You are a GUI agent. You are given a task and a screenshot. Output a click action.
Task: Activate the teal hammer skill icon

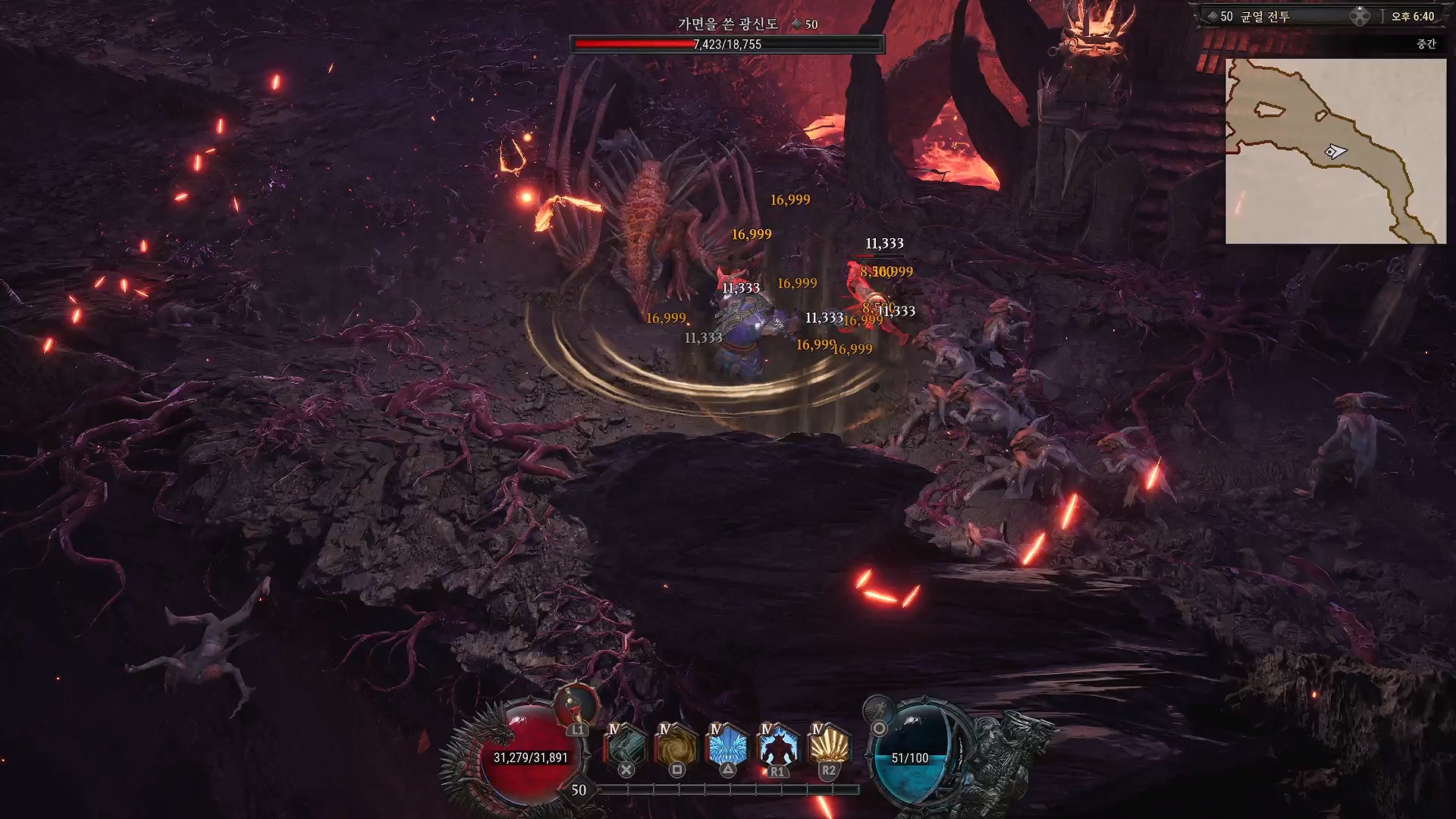click(626, 746)
